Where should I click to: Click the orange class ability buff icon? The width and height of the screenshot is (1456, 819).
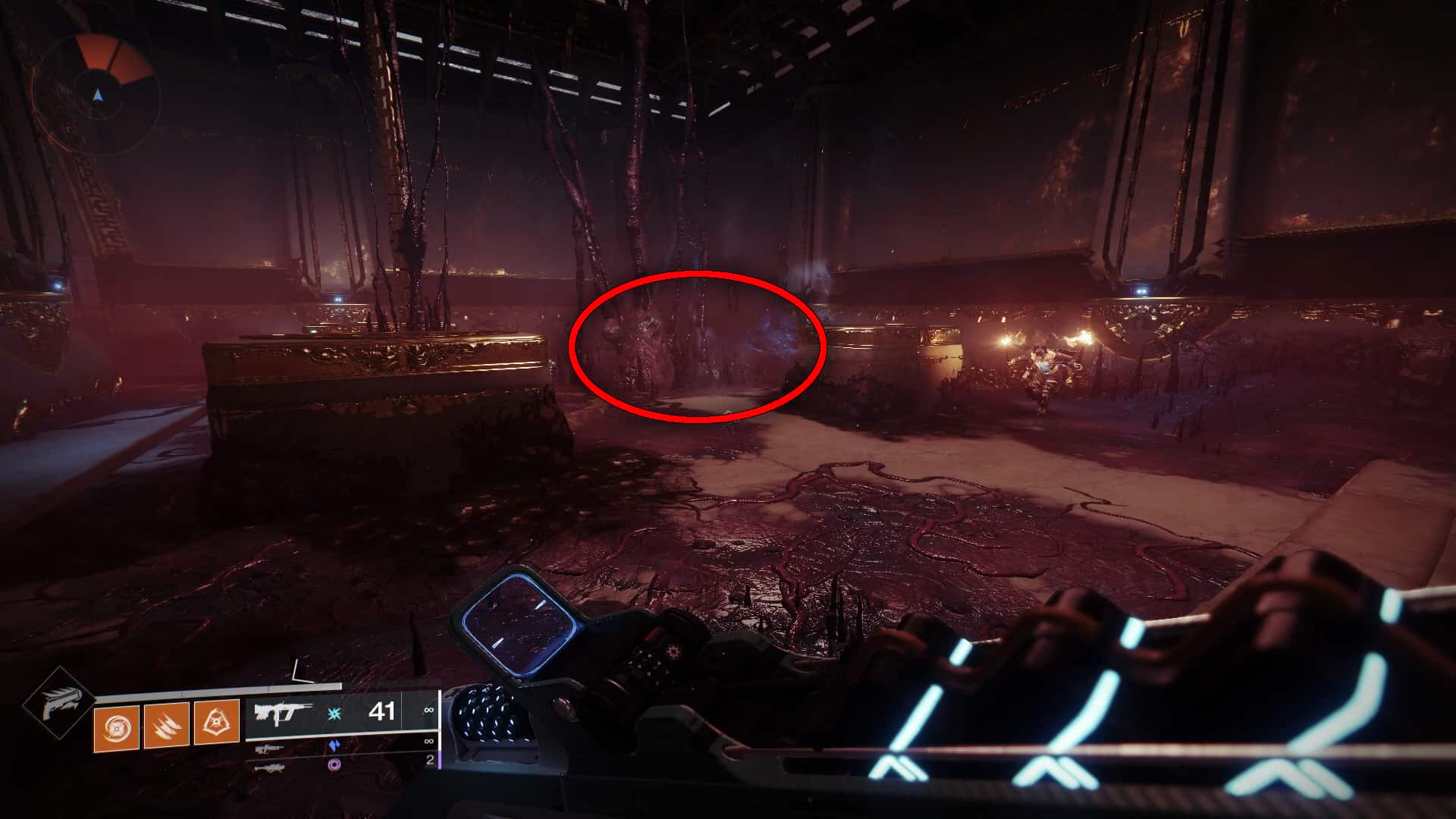[216, 725]
